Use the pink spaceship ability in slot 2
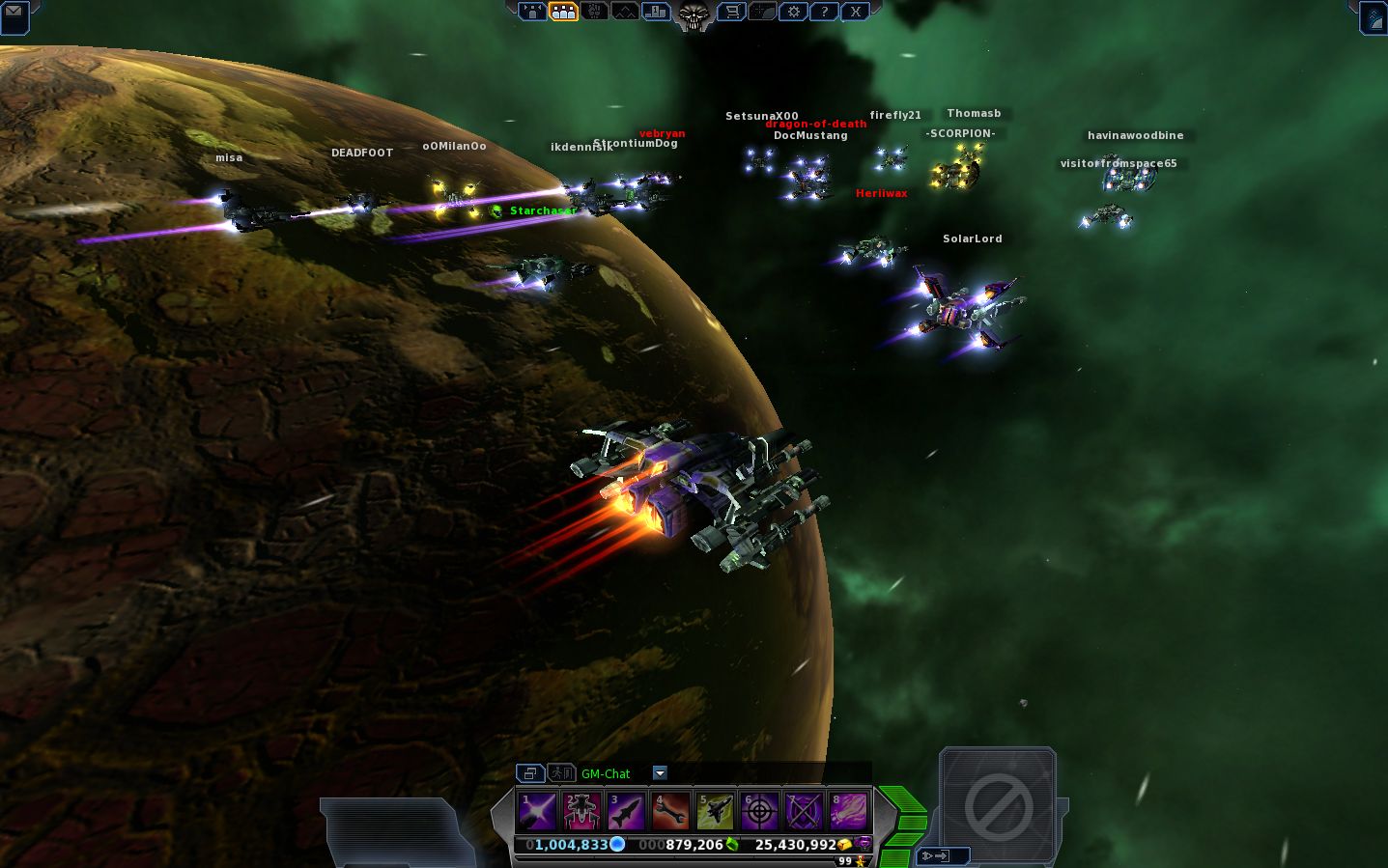 point(581,811)
